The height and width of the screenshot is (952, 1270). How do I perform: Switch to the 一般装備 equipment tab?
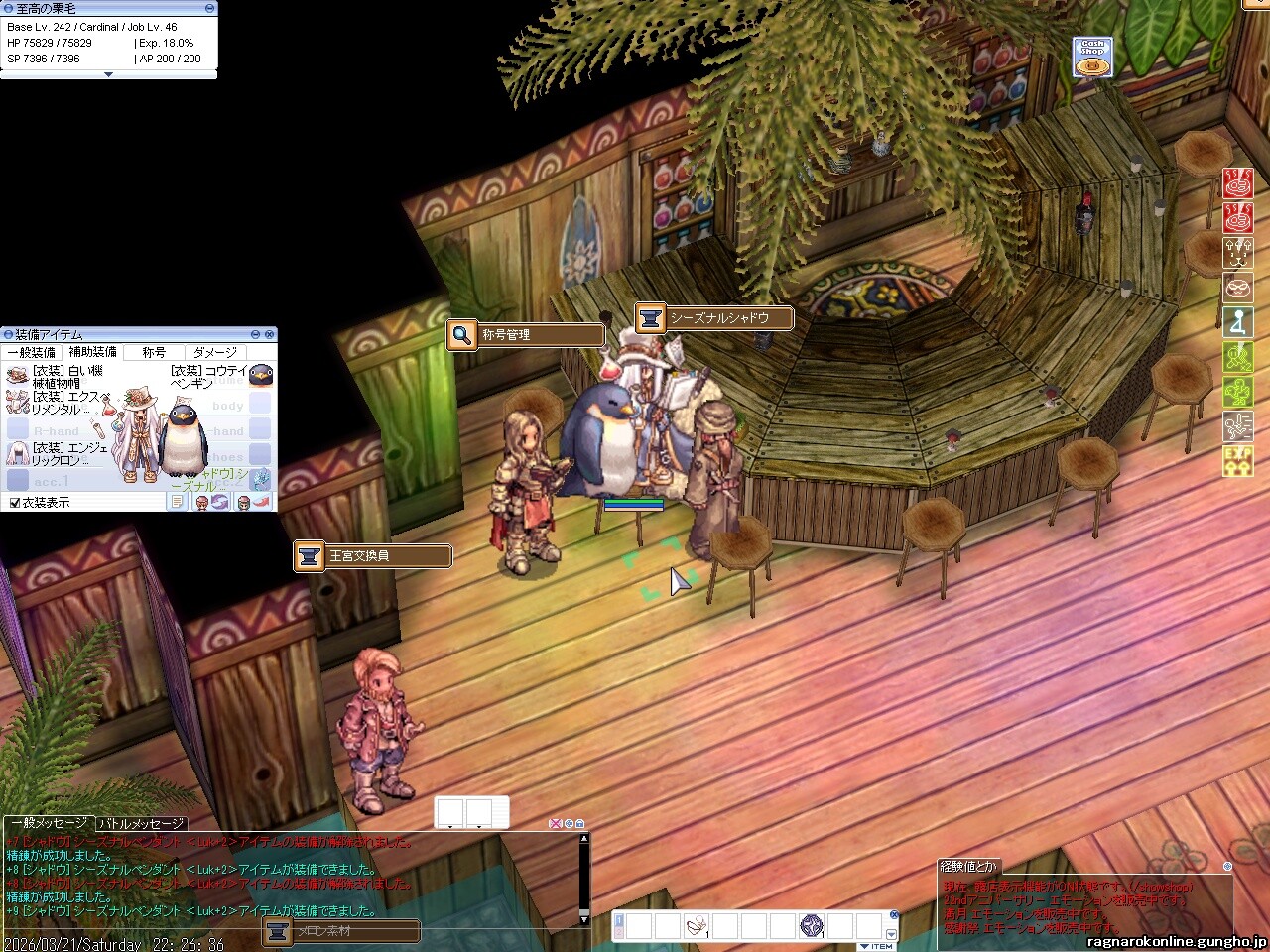(x=32, y=352)
